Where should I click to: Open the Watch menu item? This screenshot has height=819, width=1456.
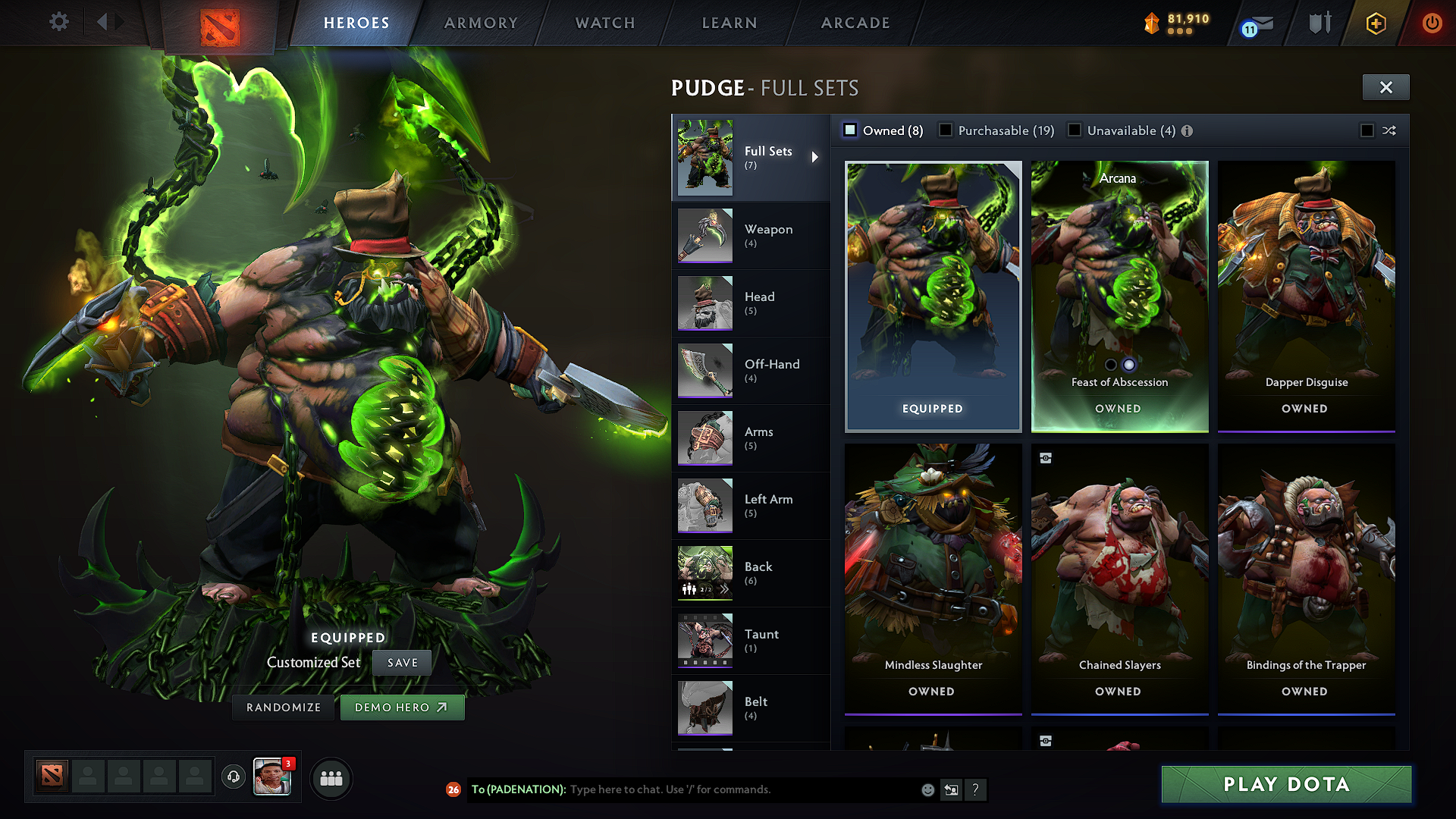click(x=604, y=23)
